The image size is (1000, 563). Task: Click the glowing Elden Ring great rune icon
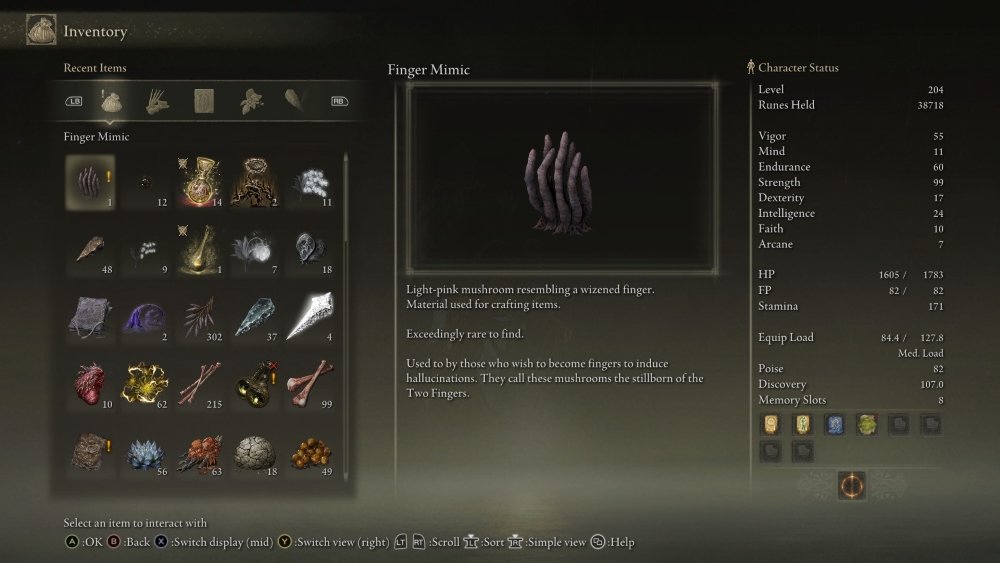[x=852, y=486]
